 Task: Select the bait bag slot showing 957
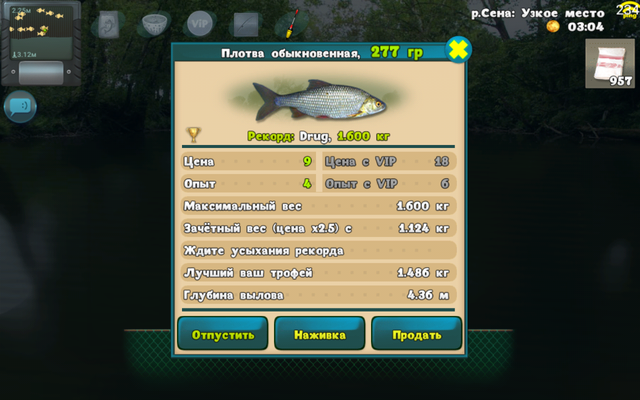point(608,64)
